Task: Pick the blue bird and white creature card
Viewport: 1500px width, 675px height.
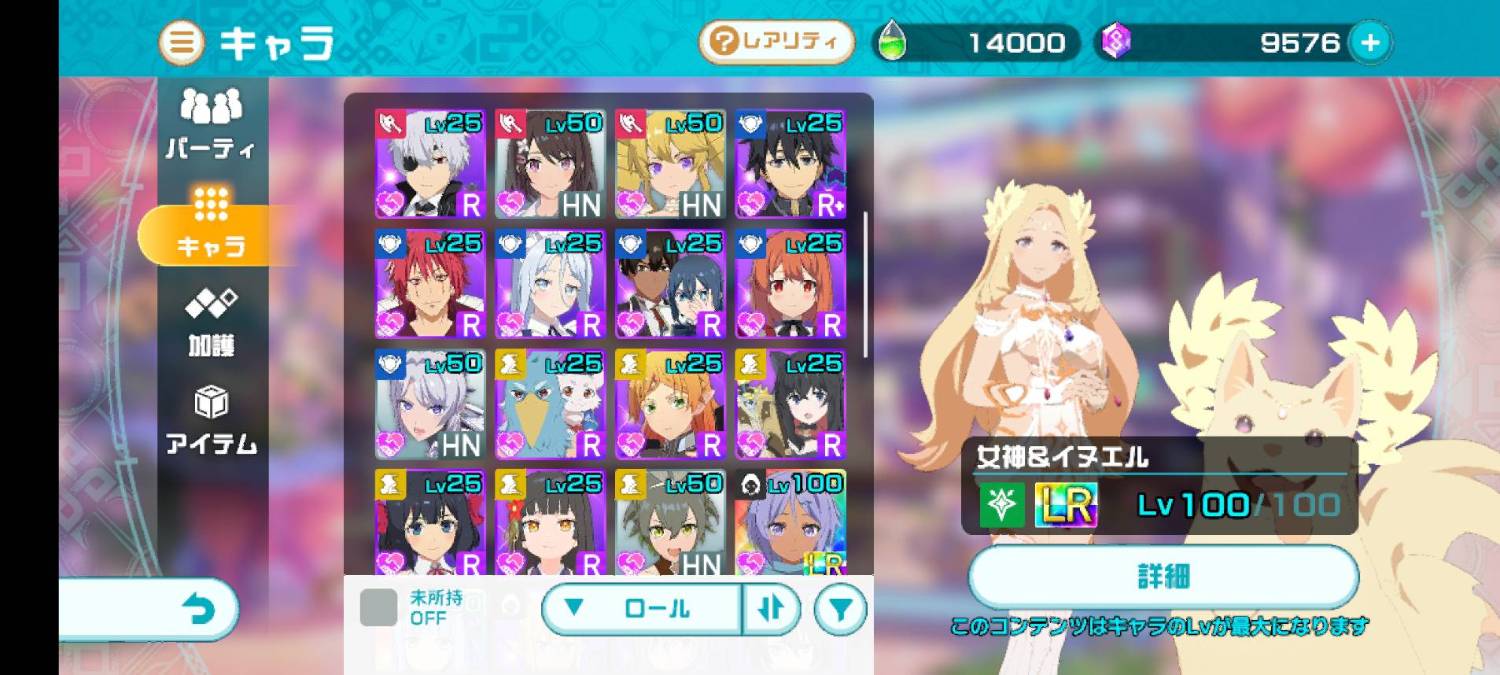Action: [x=550, y=404]
